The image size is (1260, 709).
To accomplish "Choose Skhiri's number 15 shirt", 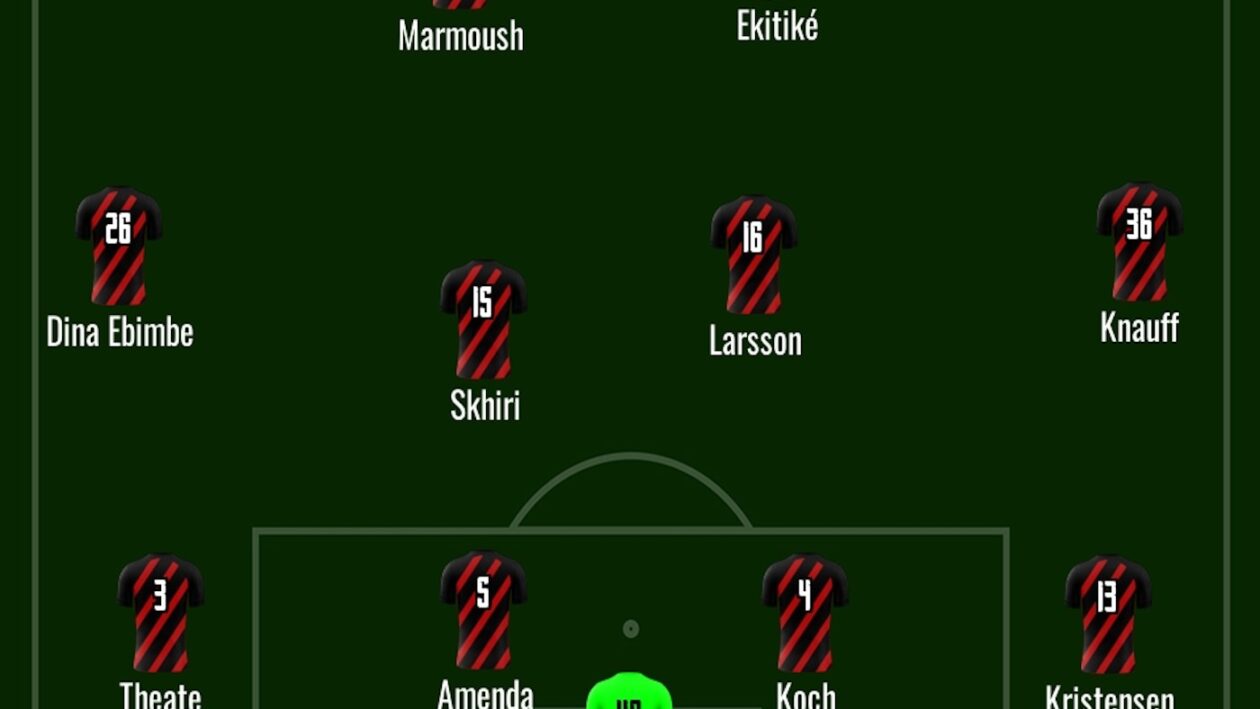I will pos(484,319).
